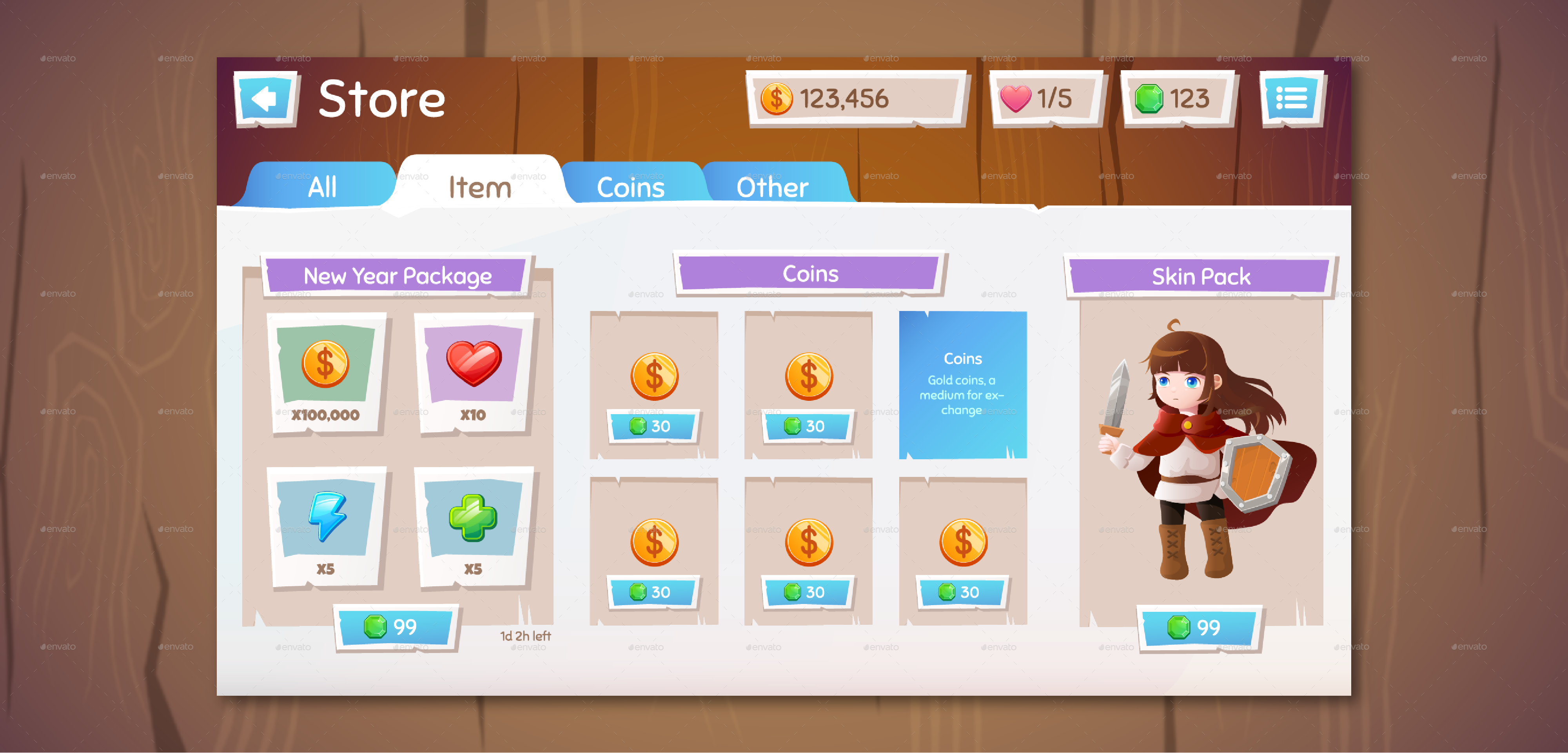Open the Other tab

click(x=772, y=186)
